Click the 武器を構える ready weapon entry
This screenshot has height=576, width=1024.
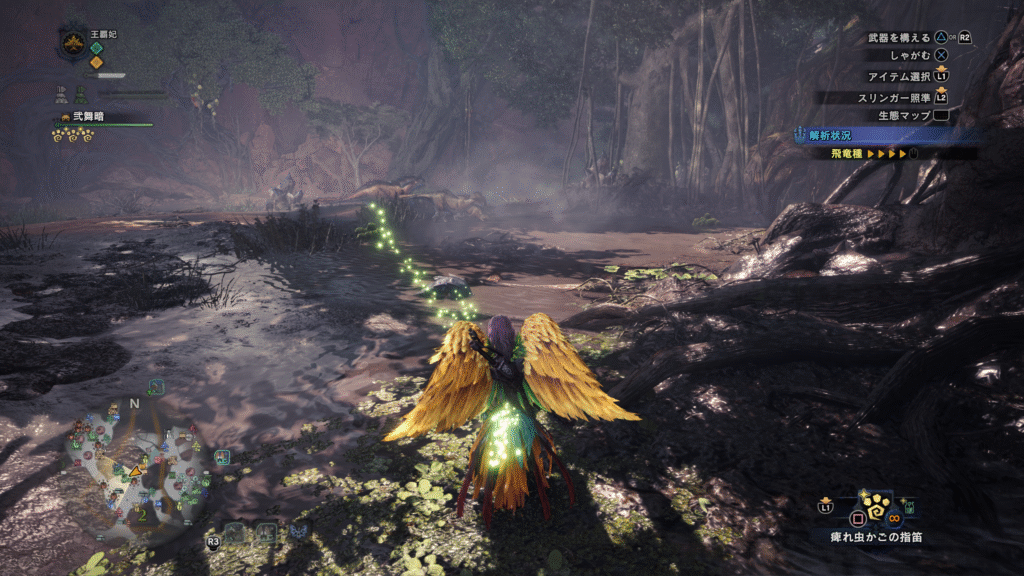pos(902,37)
